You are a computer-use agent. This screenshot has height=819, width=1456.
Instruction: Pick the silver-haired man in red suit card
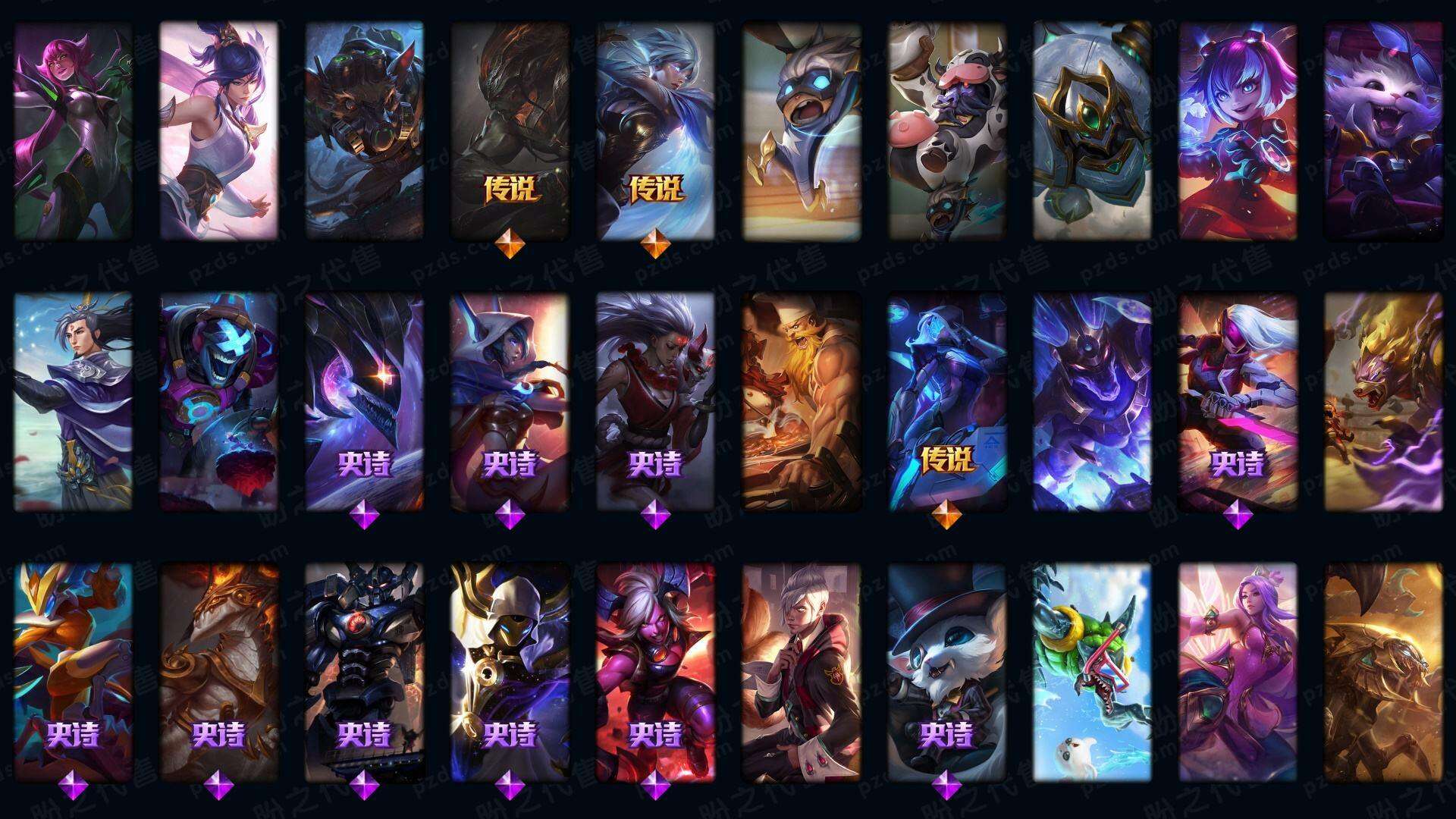tap(801, 672)
